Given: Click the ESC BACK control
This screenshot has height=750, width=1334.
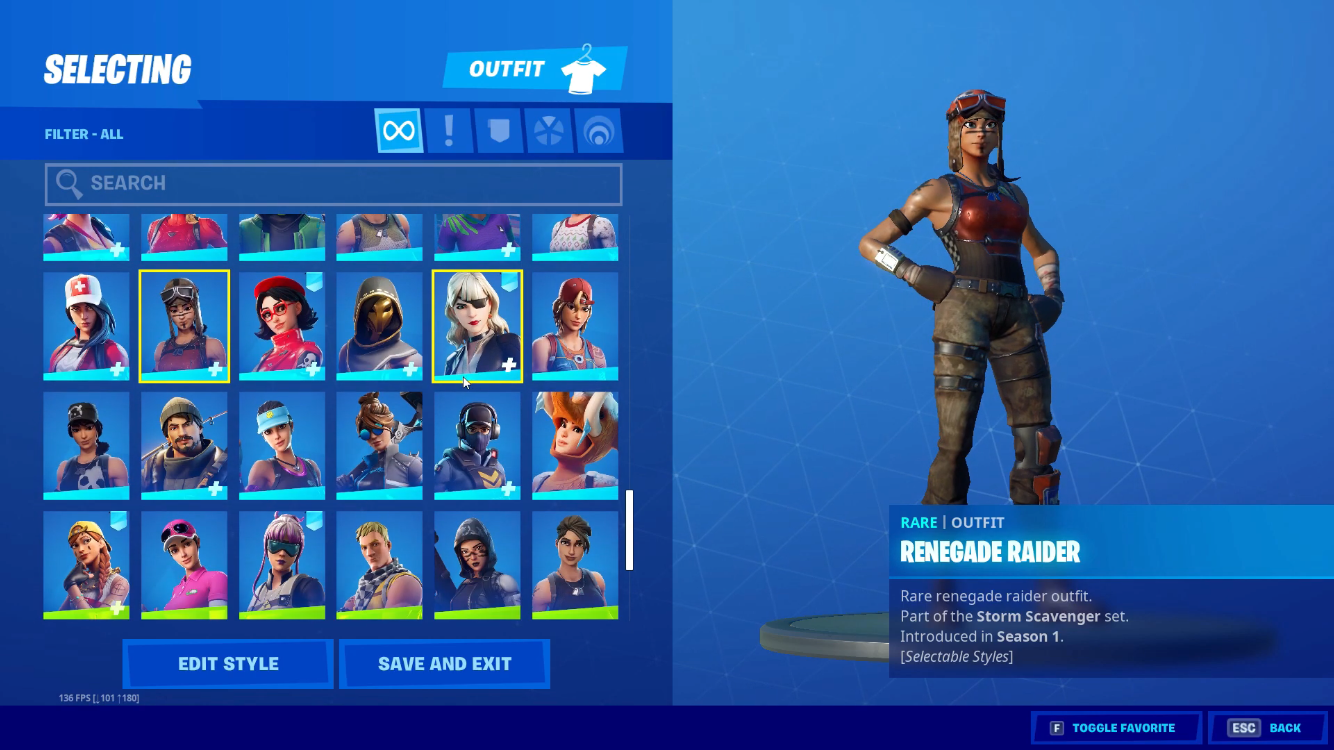Looking at the screenshot, I should (x=1267, y=727).
